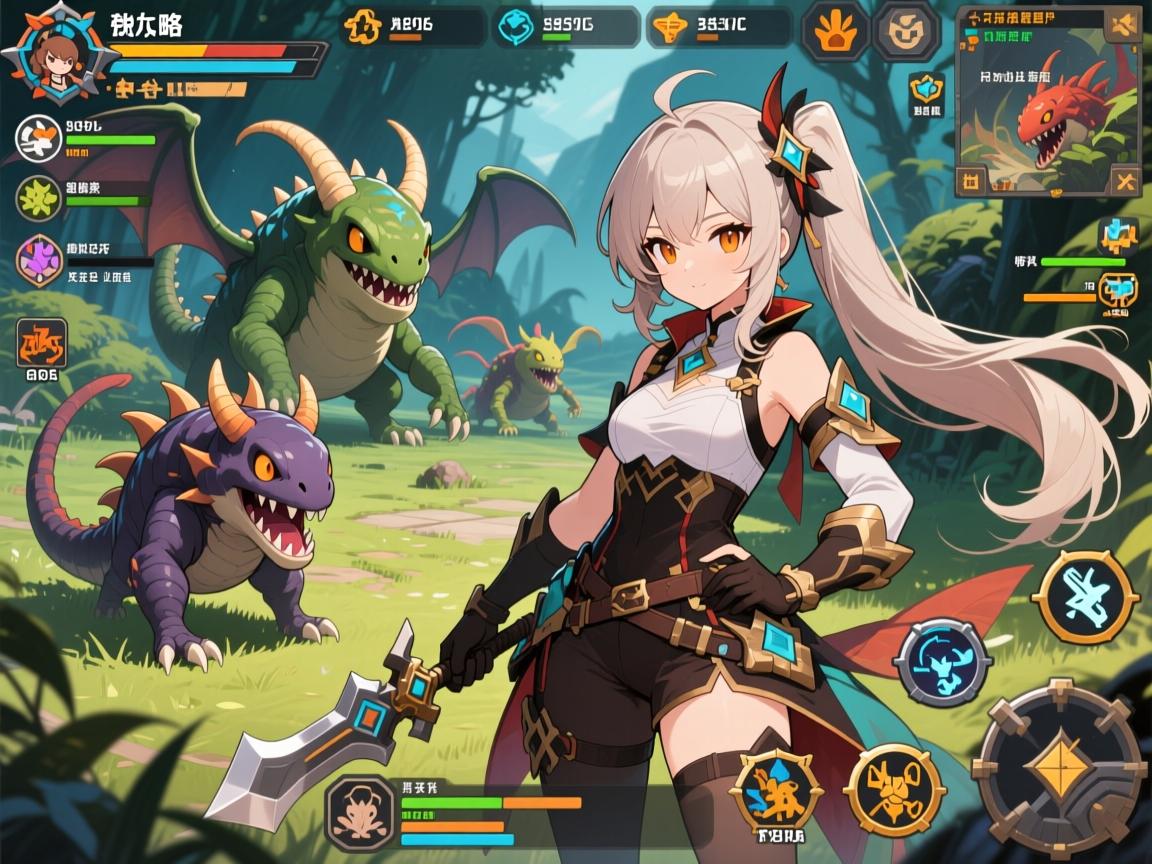The width and height of the screenshot is (1152, 864).
Task: Click the minimap's top-right corner button
Action: pos(1122,23)
